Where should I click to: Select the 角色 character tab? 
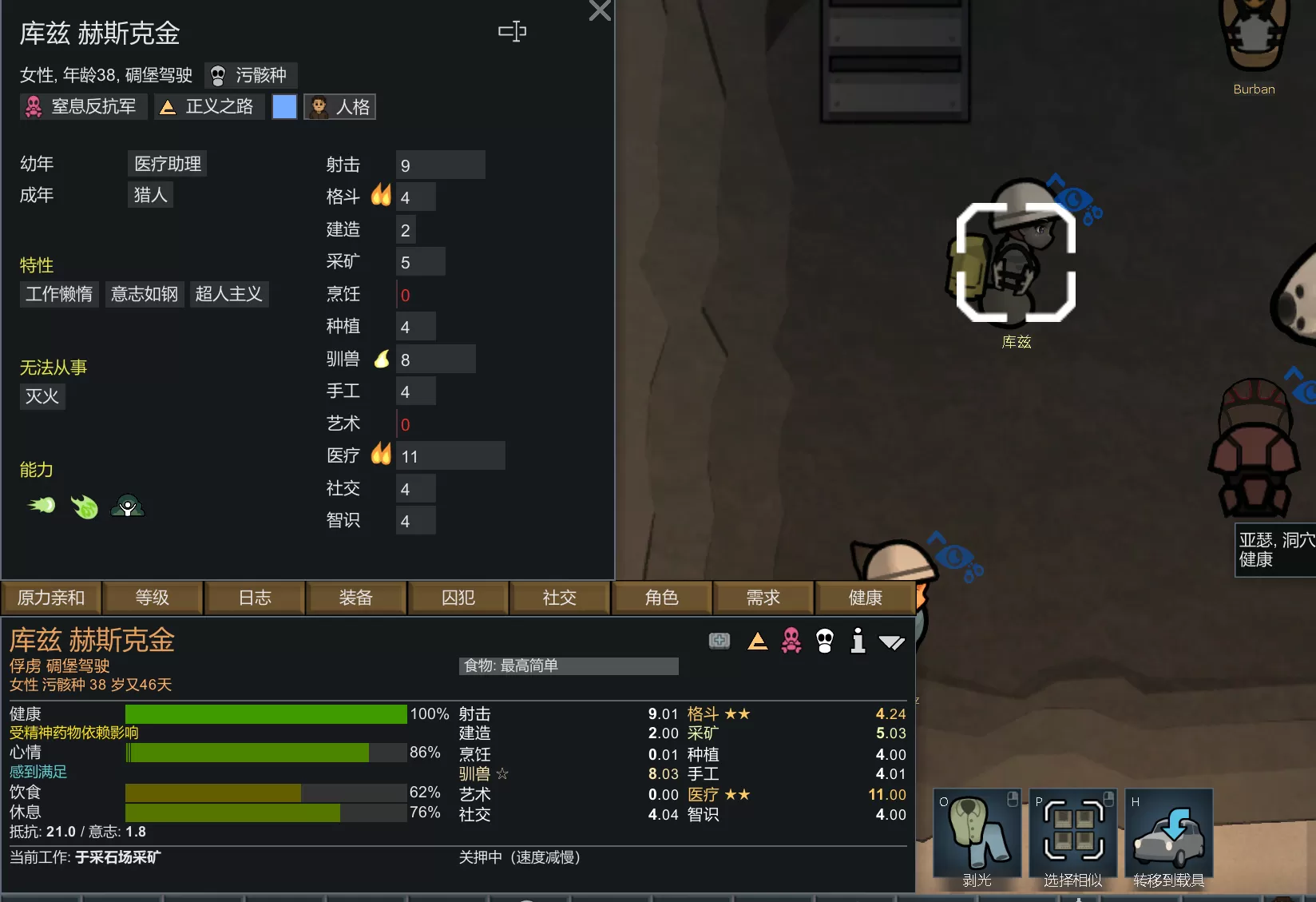click(x=661, y=598)
